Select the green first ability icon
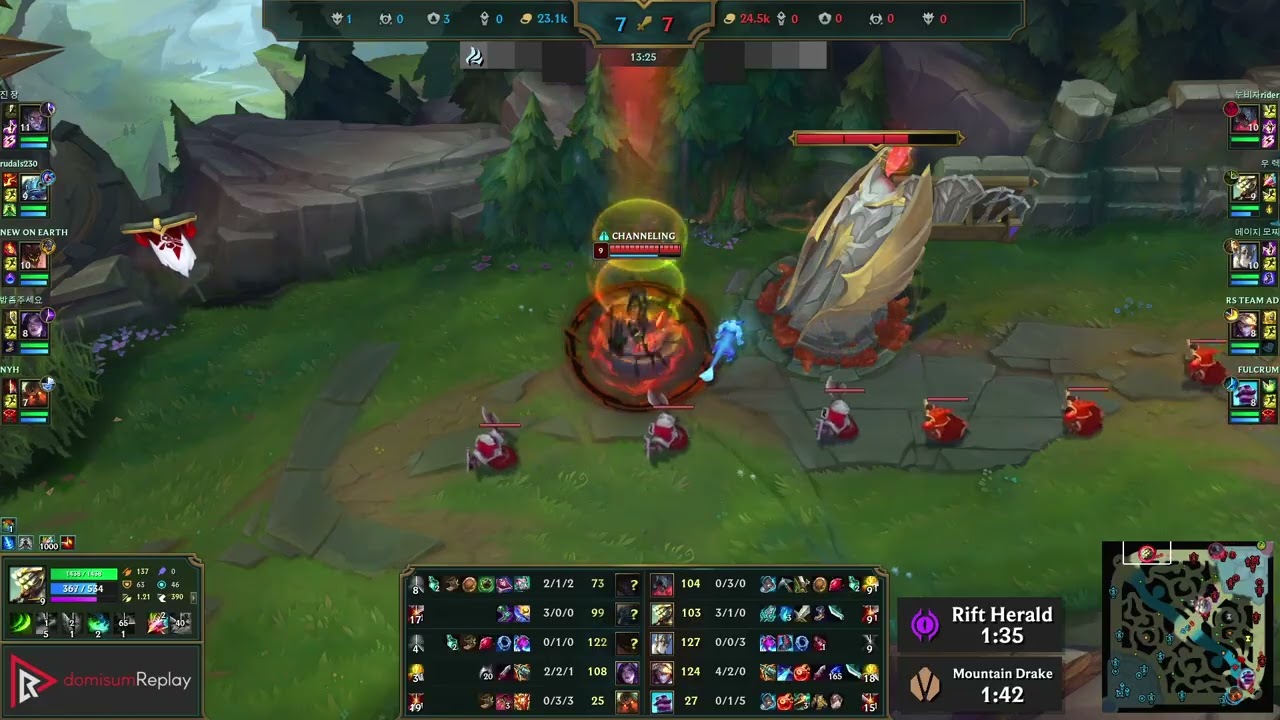1280x720 pixels. tap(19, 623)
